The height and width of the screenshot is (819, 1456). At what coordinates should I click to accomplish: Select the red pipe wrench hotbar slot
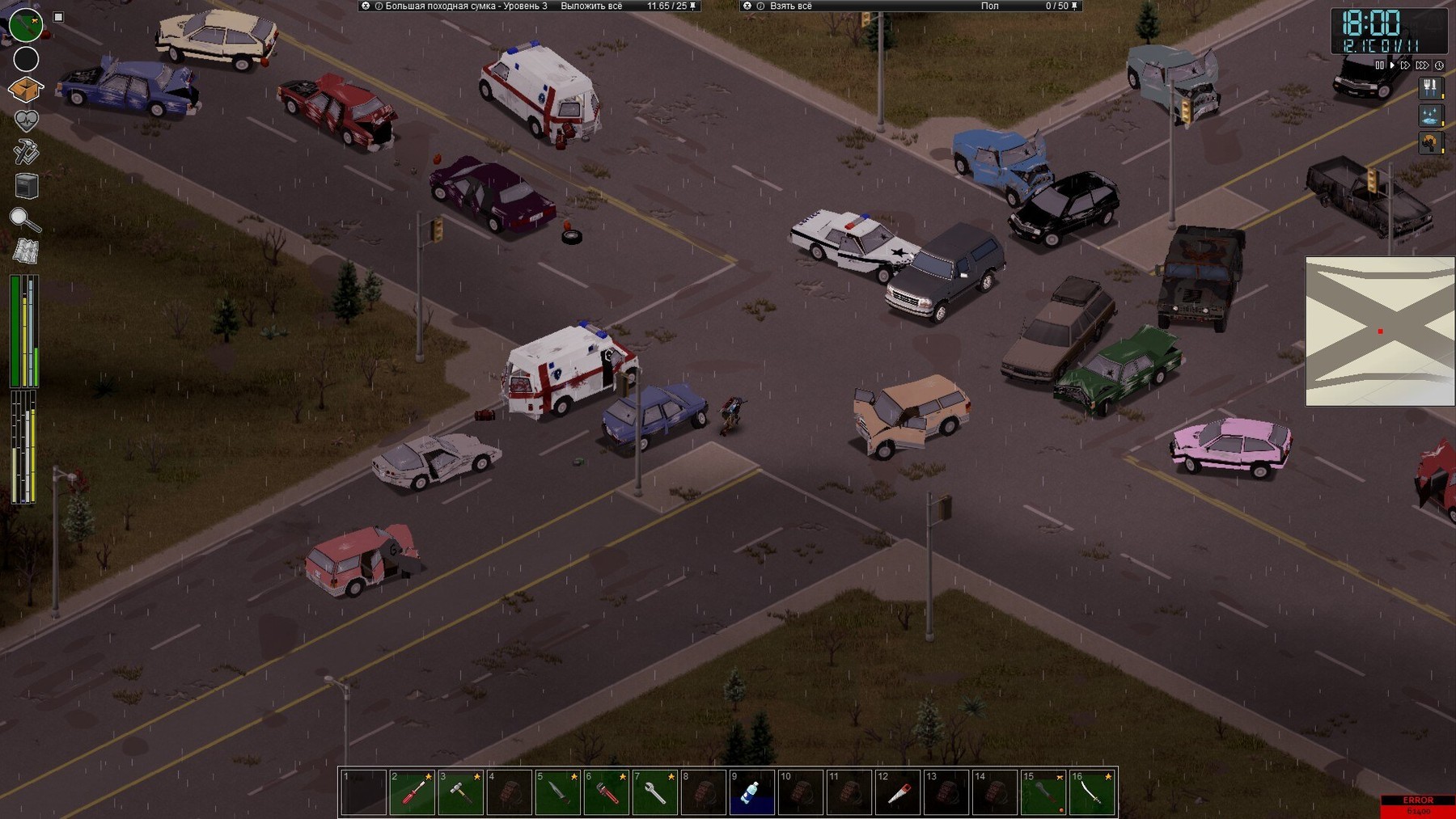607,792
